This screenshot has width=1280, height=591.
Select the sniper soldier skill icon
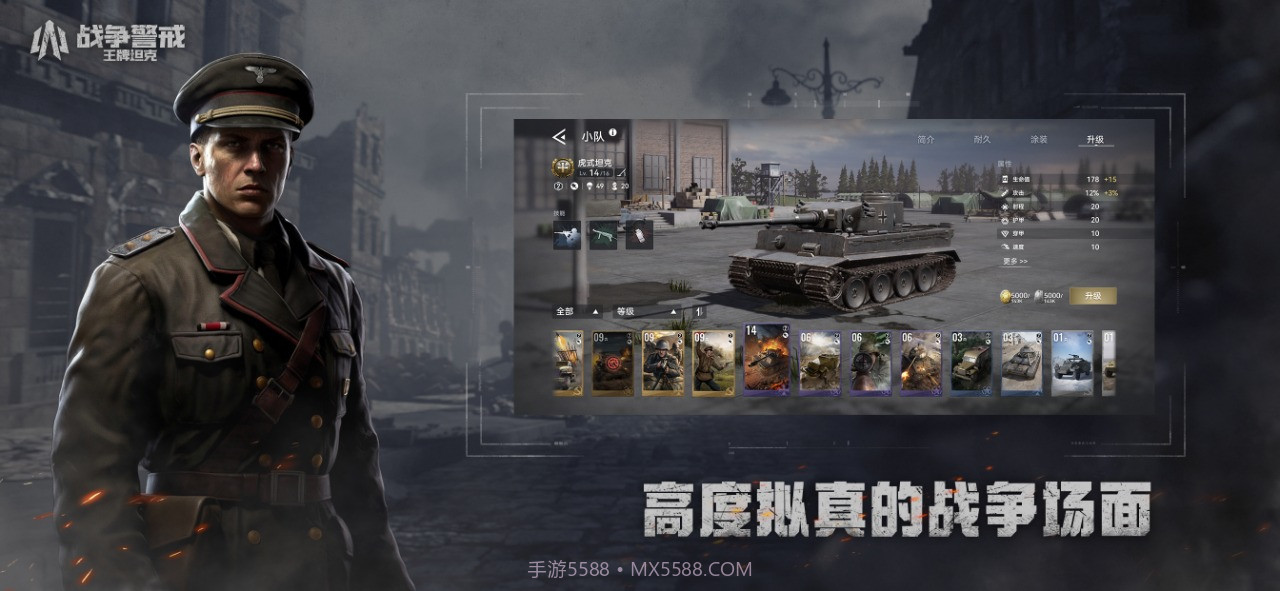click(x=566, y=235)
